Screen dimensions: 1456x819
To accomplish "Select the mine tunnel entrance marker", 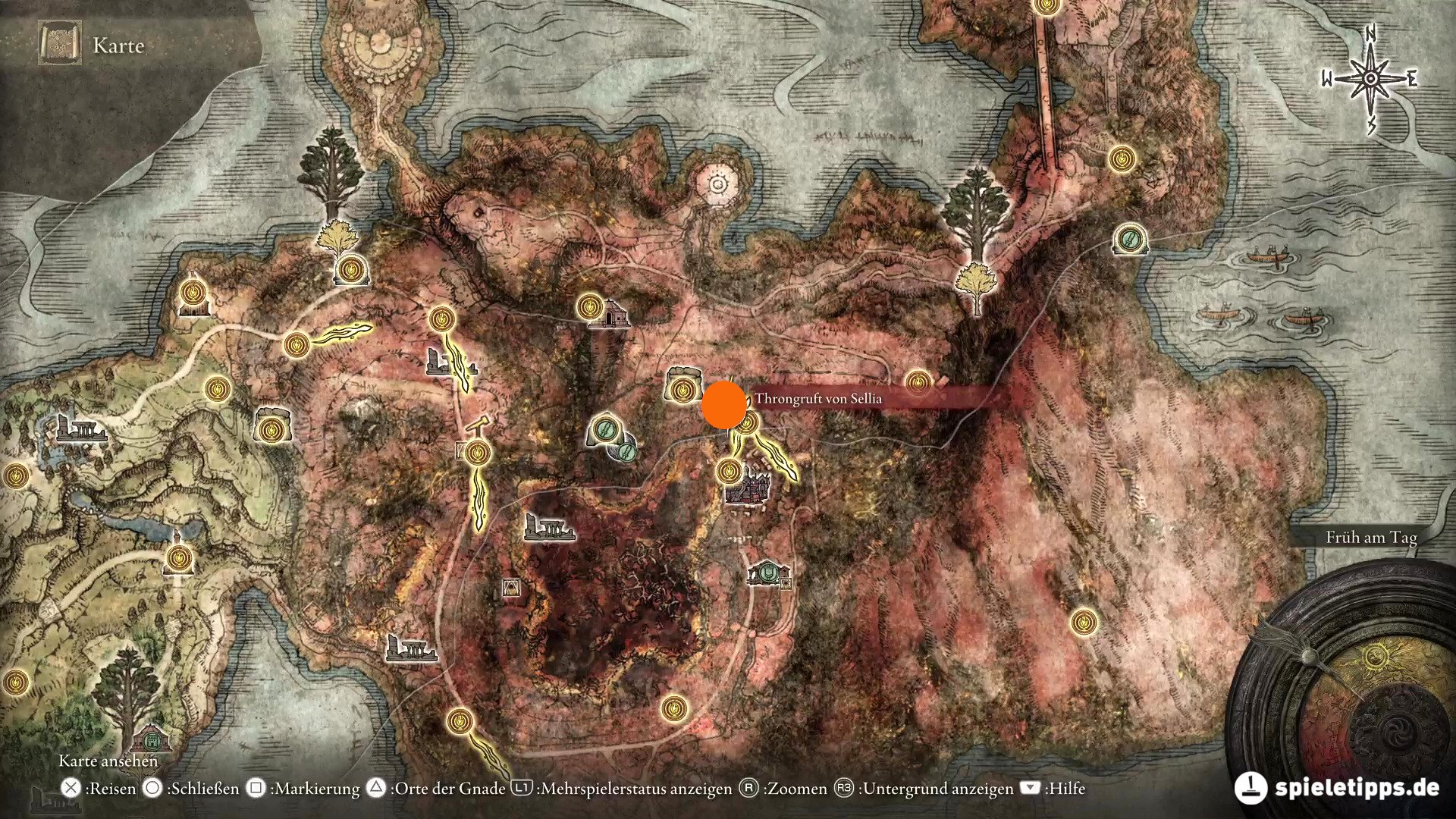I will [513, 588].
